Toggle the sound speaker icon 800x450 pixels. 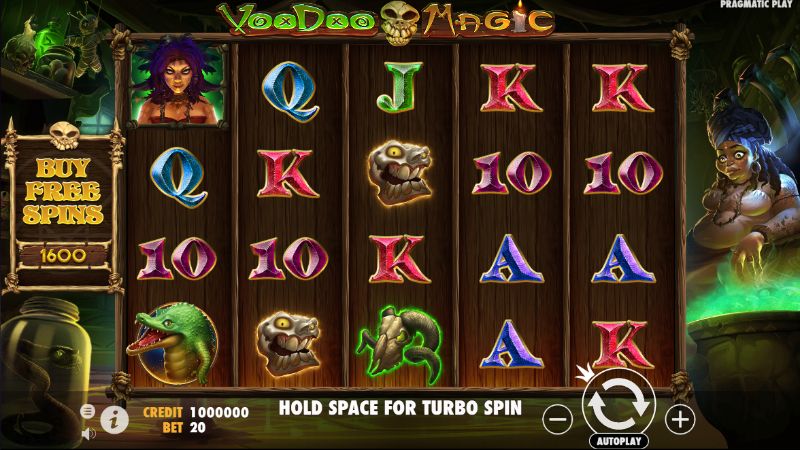[88, 432]
